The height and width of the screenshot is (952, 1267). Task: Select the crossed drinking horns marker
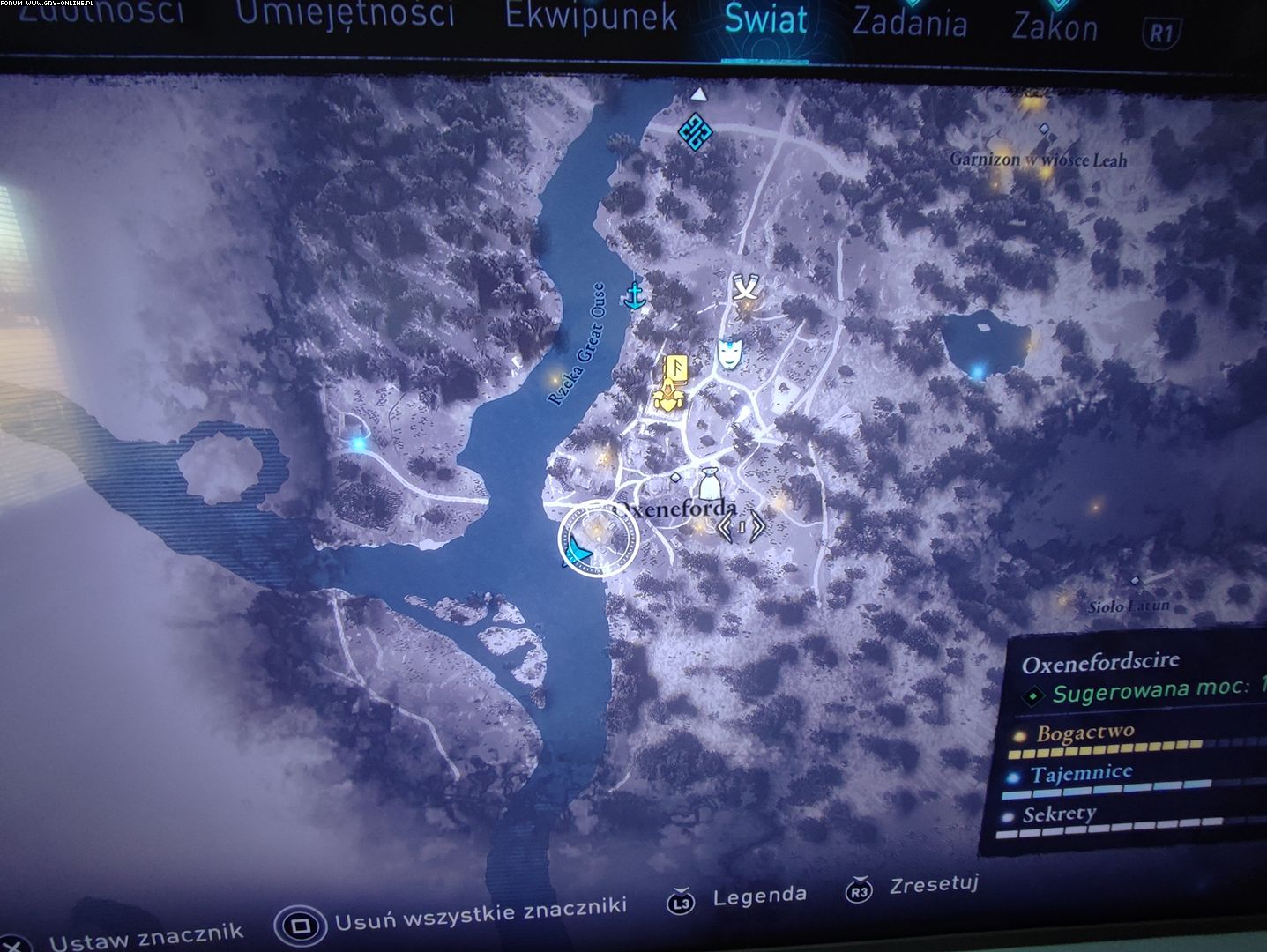point(746,288)
